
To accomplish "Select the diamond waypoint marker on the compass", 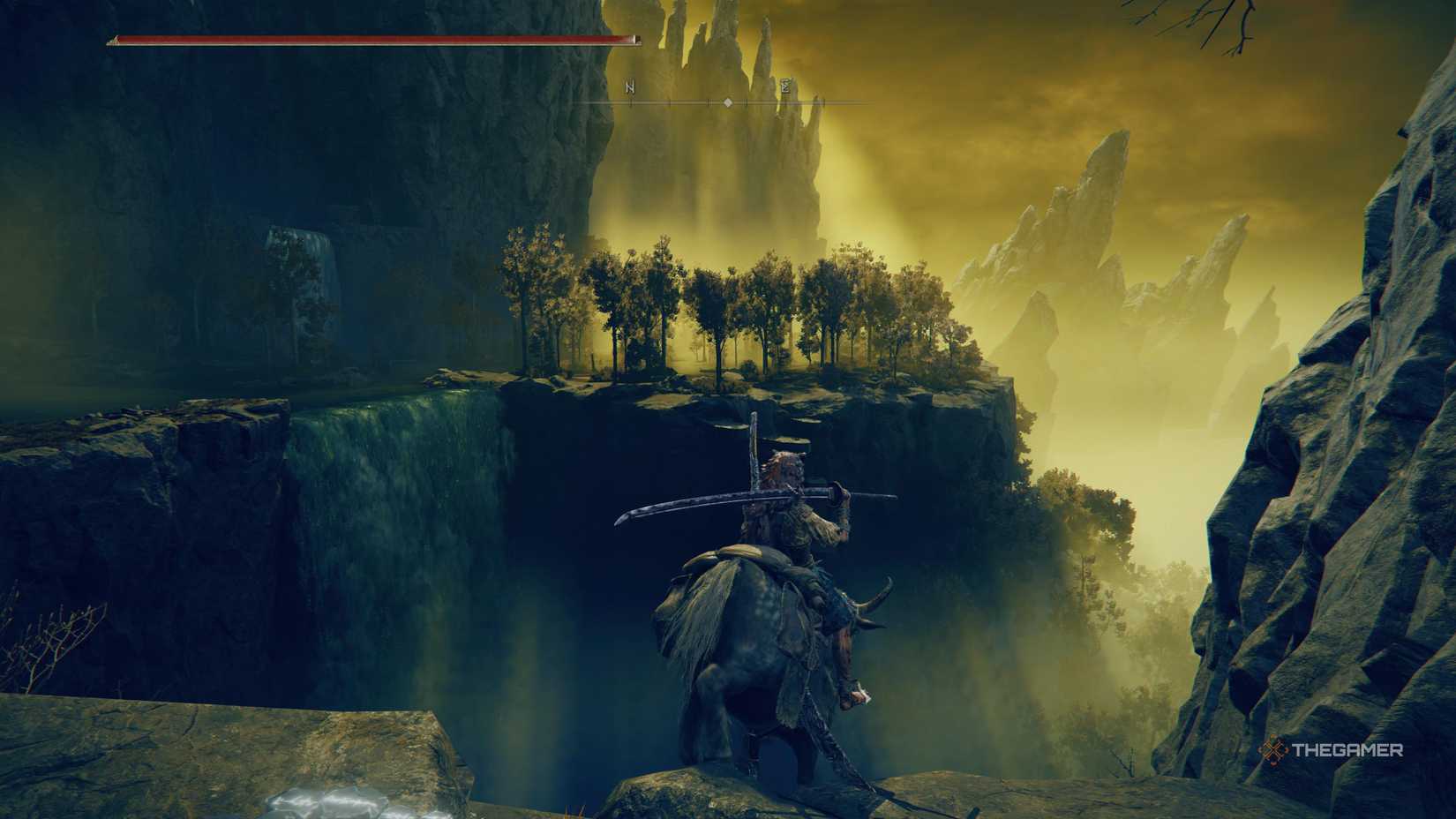I will (x=728, y=103).
